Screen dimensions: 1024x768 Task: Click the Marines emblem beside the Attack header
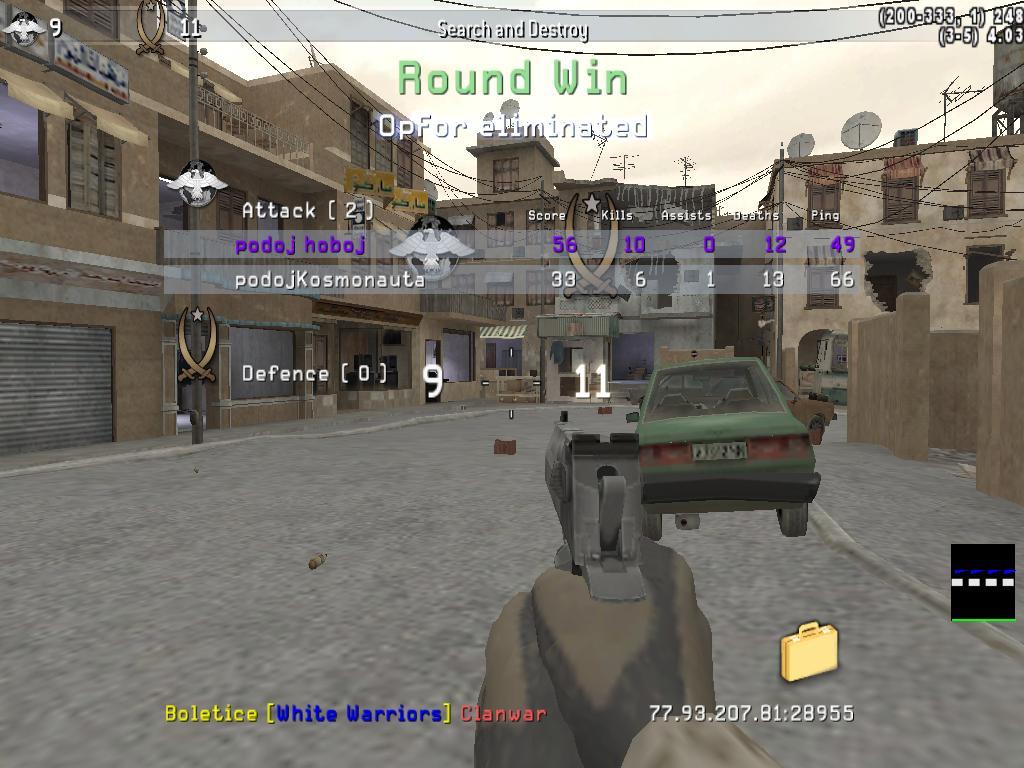point(196,184)
